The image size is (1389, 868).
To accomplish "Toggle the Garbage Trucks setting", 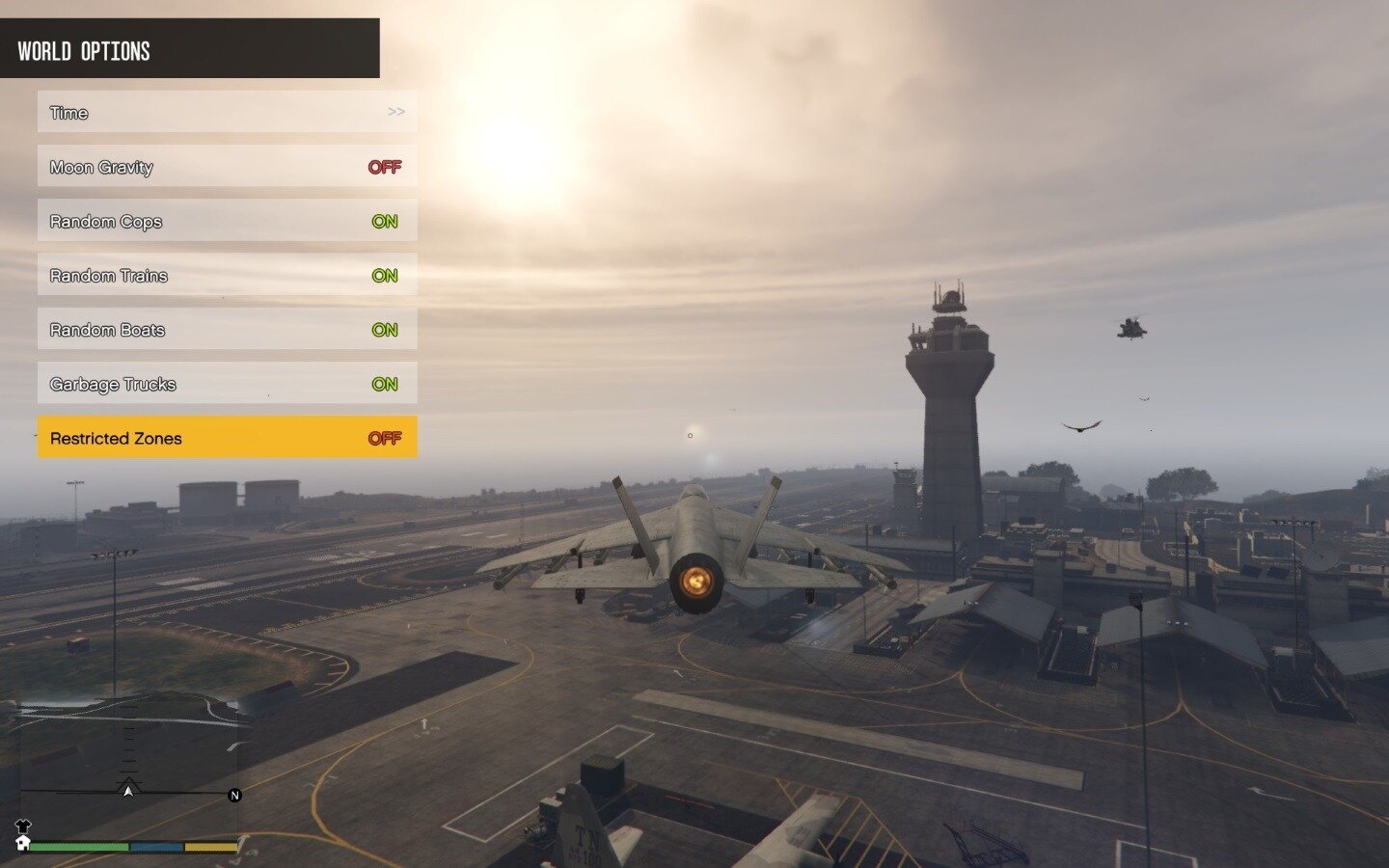I will pyautogui.click(x=227, y=384).
